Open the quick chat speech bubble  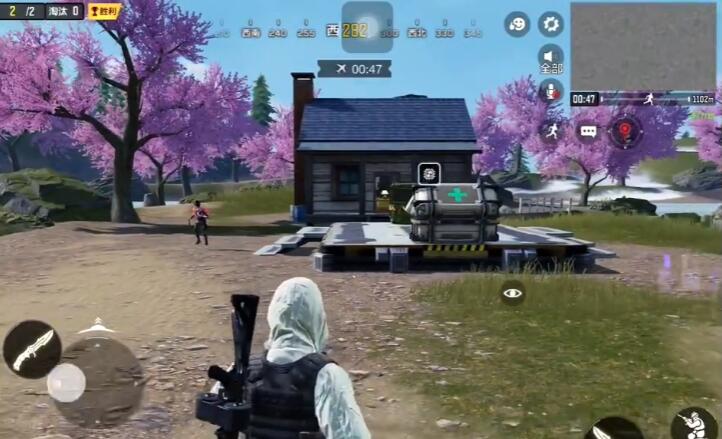pos(588,131)
